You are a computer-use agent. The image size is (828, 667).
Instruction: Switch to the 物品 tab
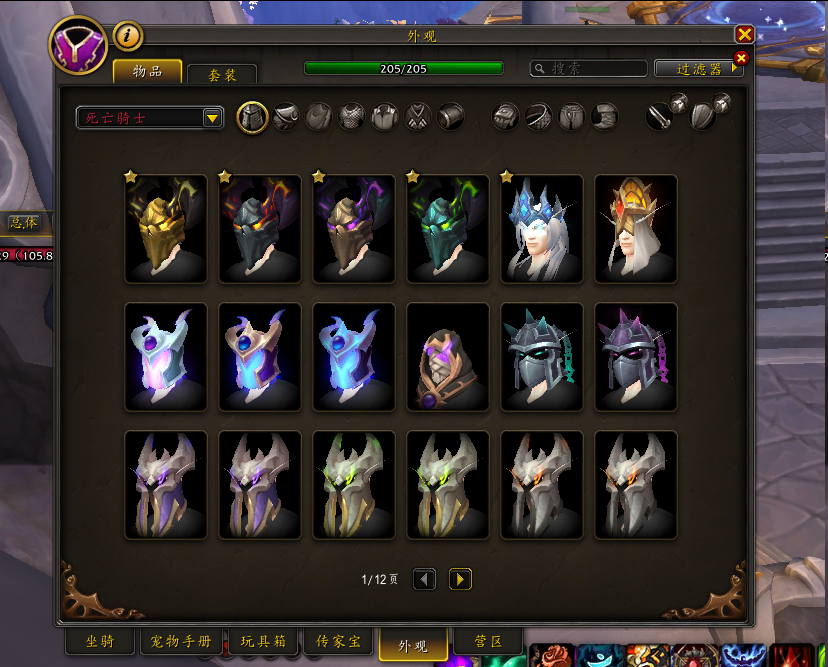147,71
